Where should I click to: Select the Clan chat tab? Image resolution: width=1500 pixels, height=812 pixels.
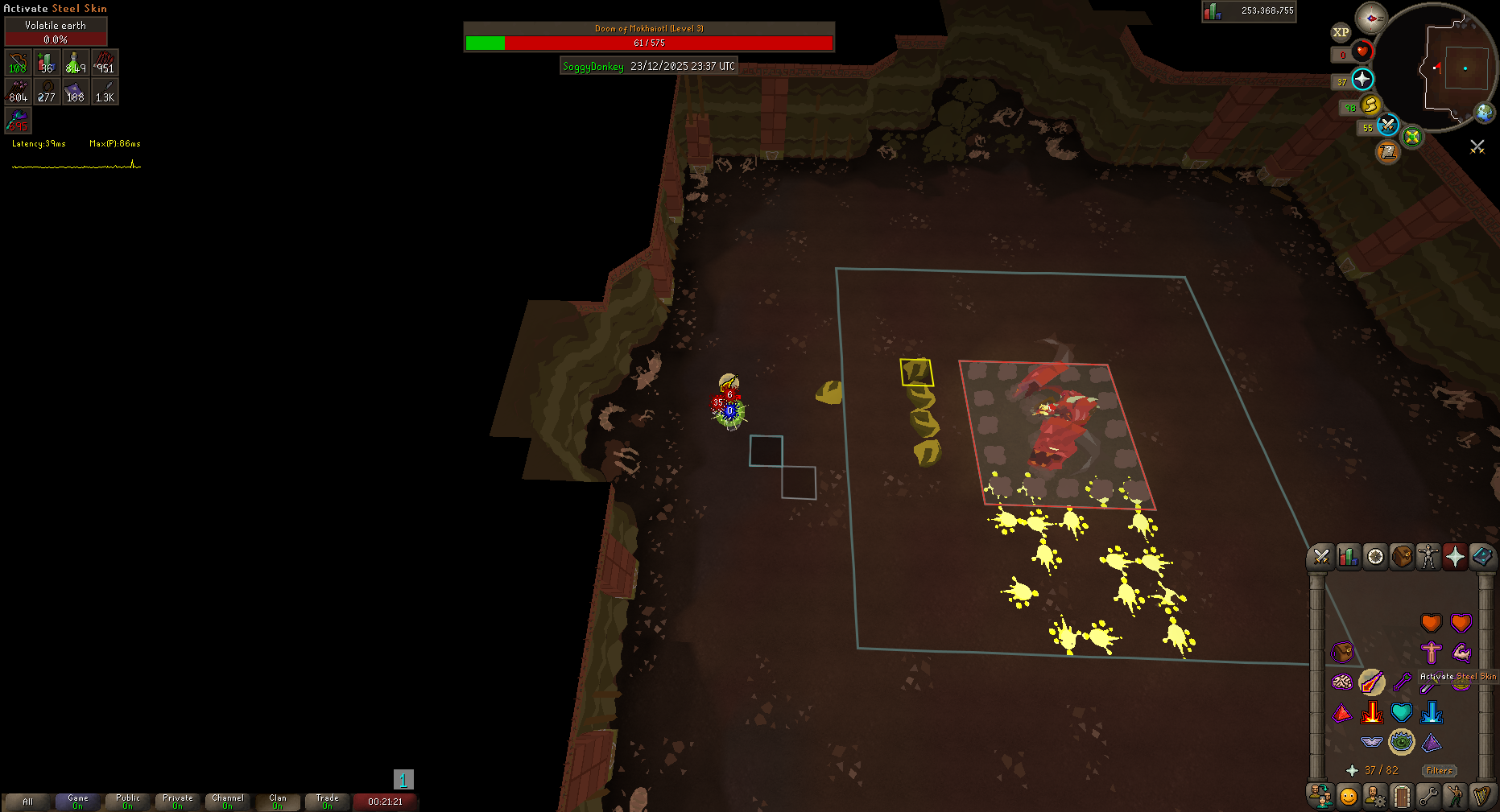[278, 802]
